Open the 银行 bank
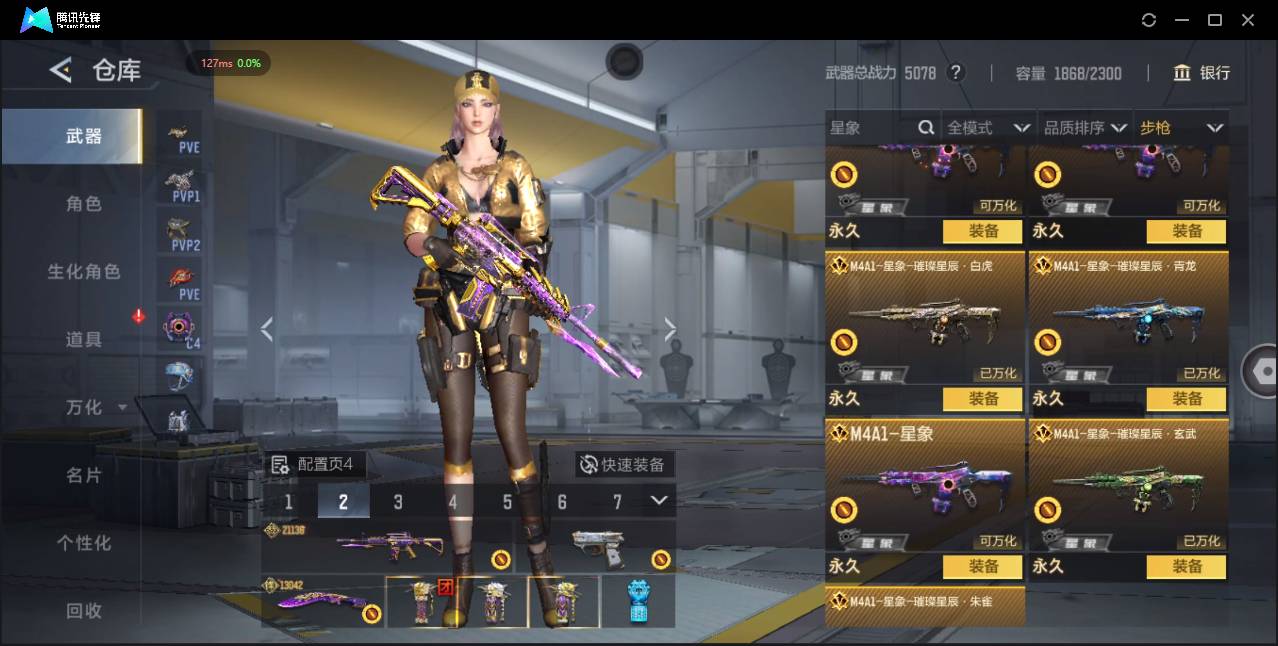 click(1202, 73)
